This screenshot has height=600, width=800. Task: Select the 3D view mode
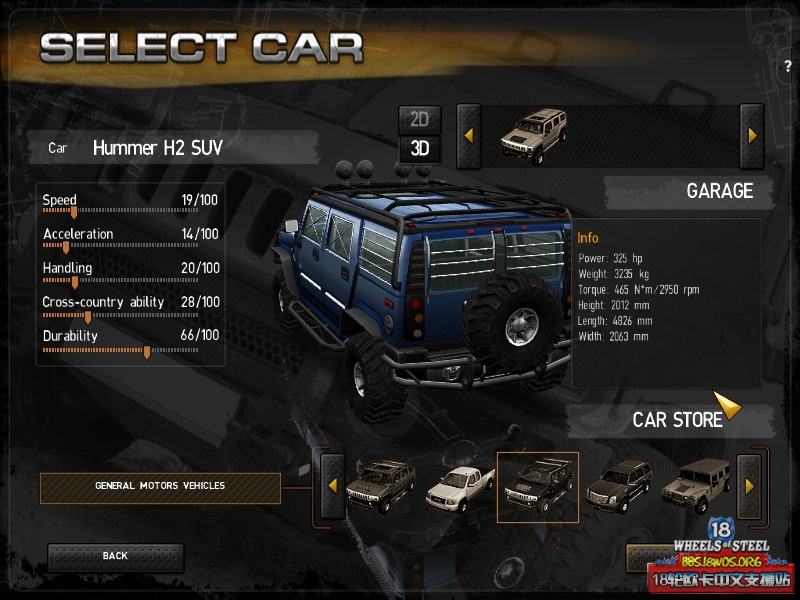tap(420, 149)
